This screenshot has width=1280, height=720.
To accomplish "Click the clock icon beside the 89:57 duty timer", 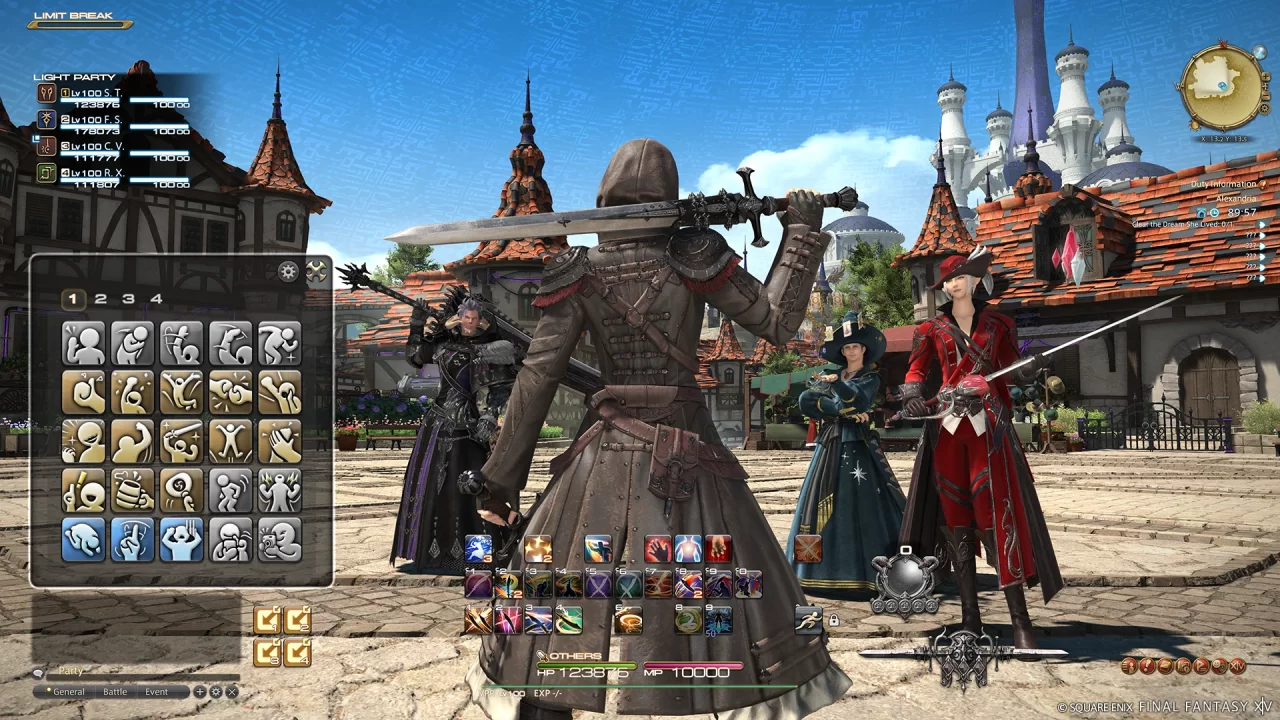I will [x=1214, y=213].
